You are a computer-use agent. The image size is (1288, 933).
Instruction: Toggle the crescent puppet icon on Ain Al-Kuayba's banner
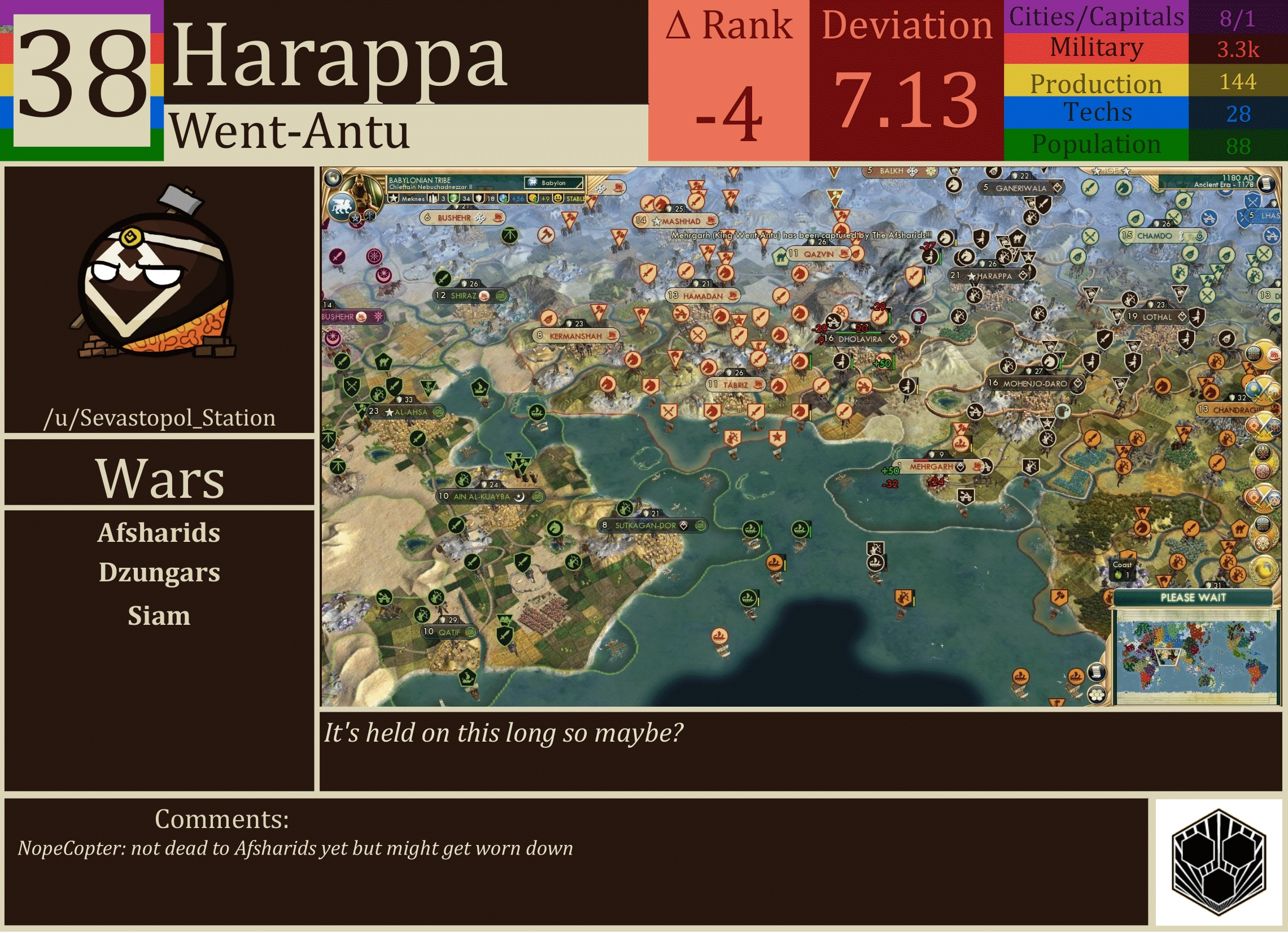click(520, 498)
